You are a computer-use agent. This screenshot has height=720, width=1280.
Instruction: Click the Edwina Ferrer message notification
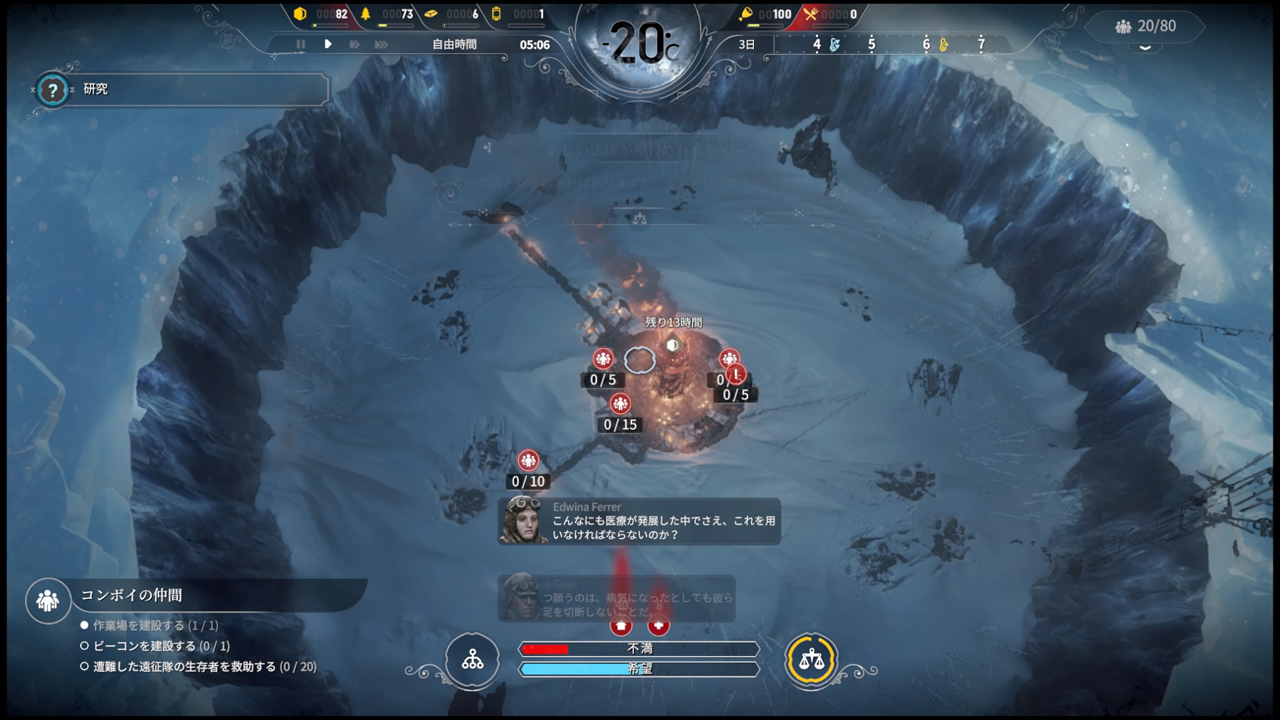click(640, 521)
